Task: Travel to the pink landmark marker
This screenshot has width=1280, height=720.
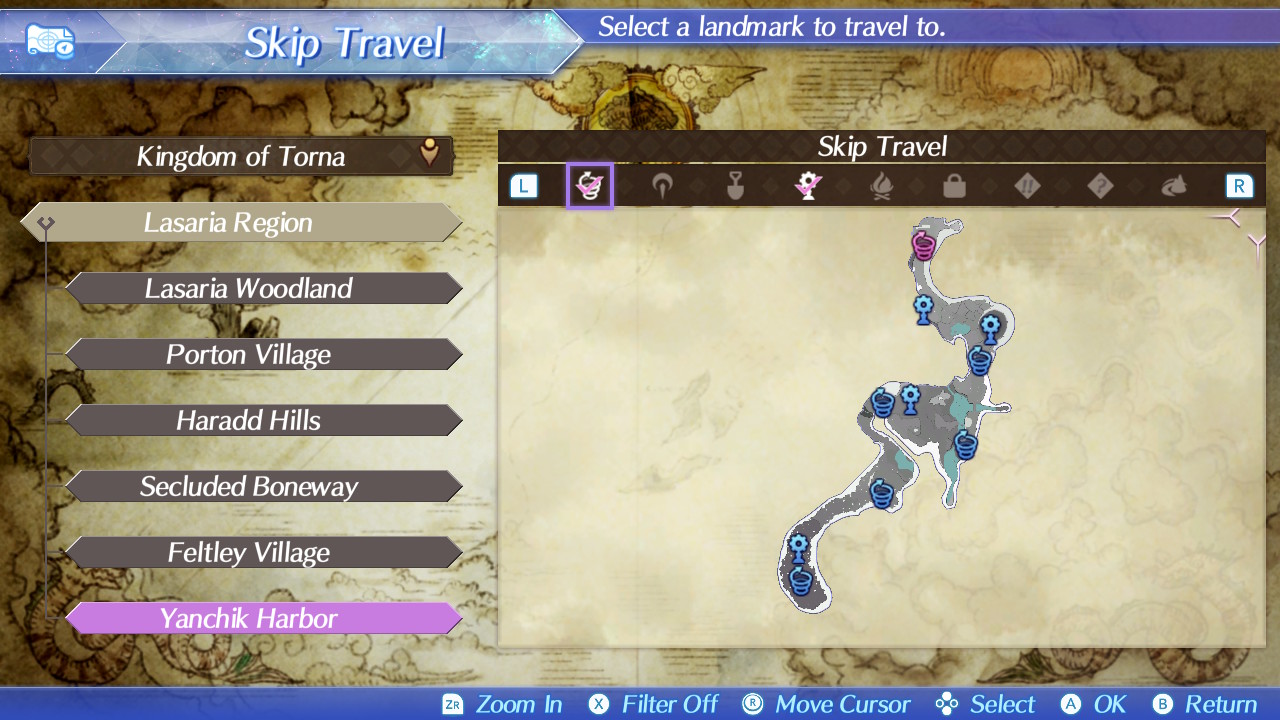Action: pyautogui.click(x=923, y=244)
